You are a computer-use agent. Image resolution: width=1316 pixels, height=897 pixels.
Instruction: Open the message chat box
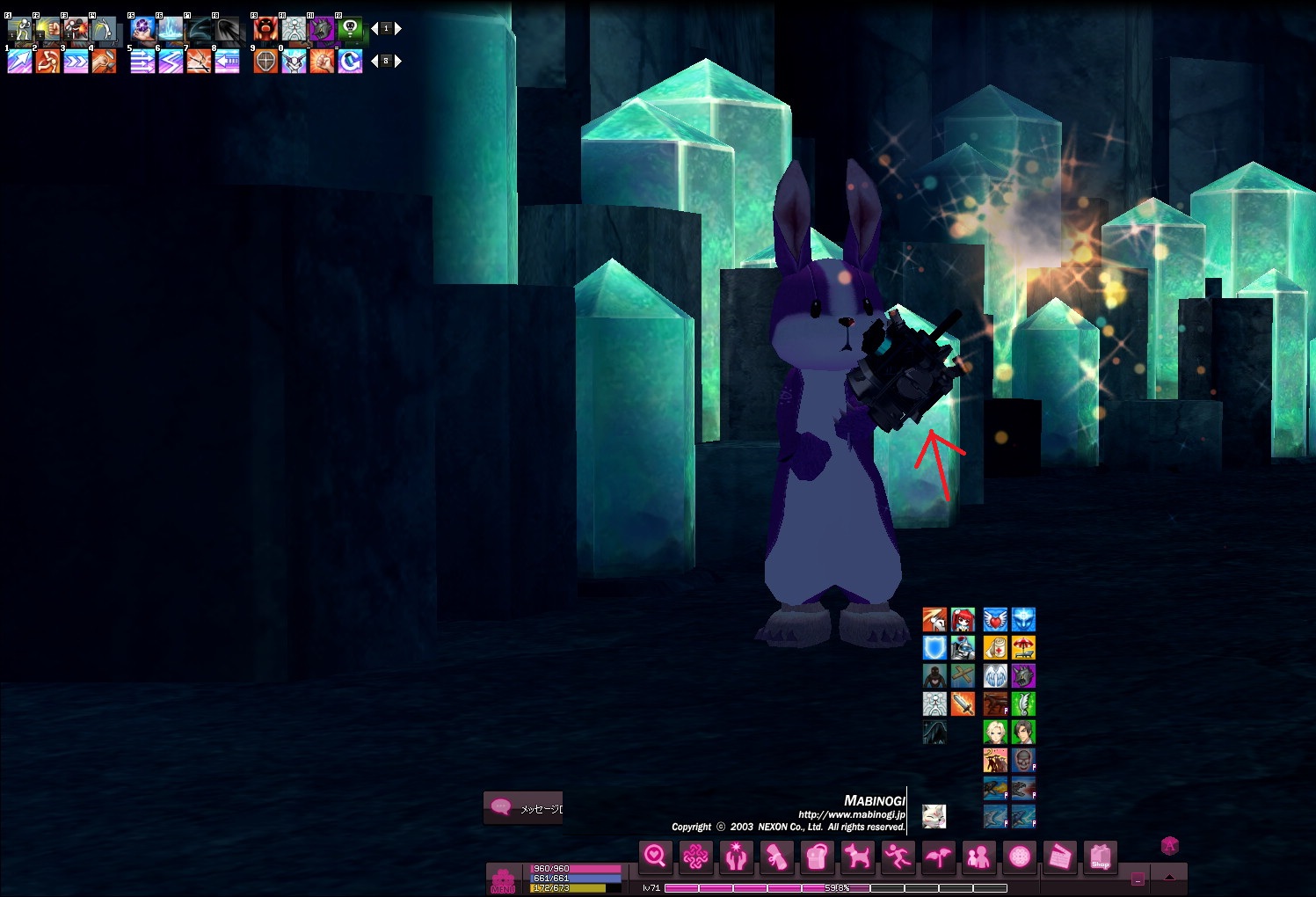[524, 807]
